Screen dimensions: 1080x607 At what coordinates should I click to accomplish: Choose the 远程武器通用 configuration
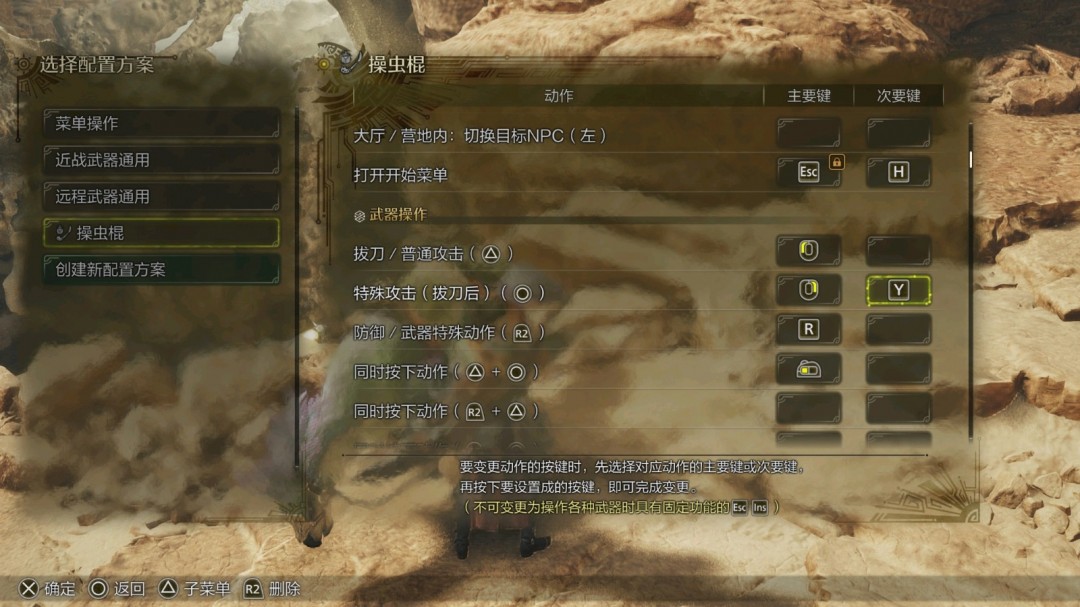point(160,196)
